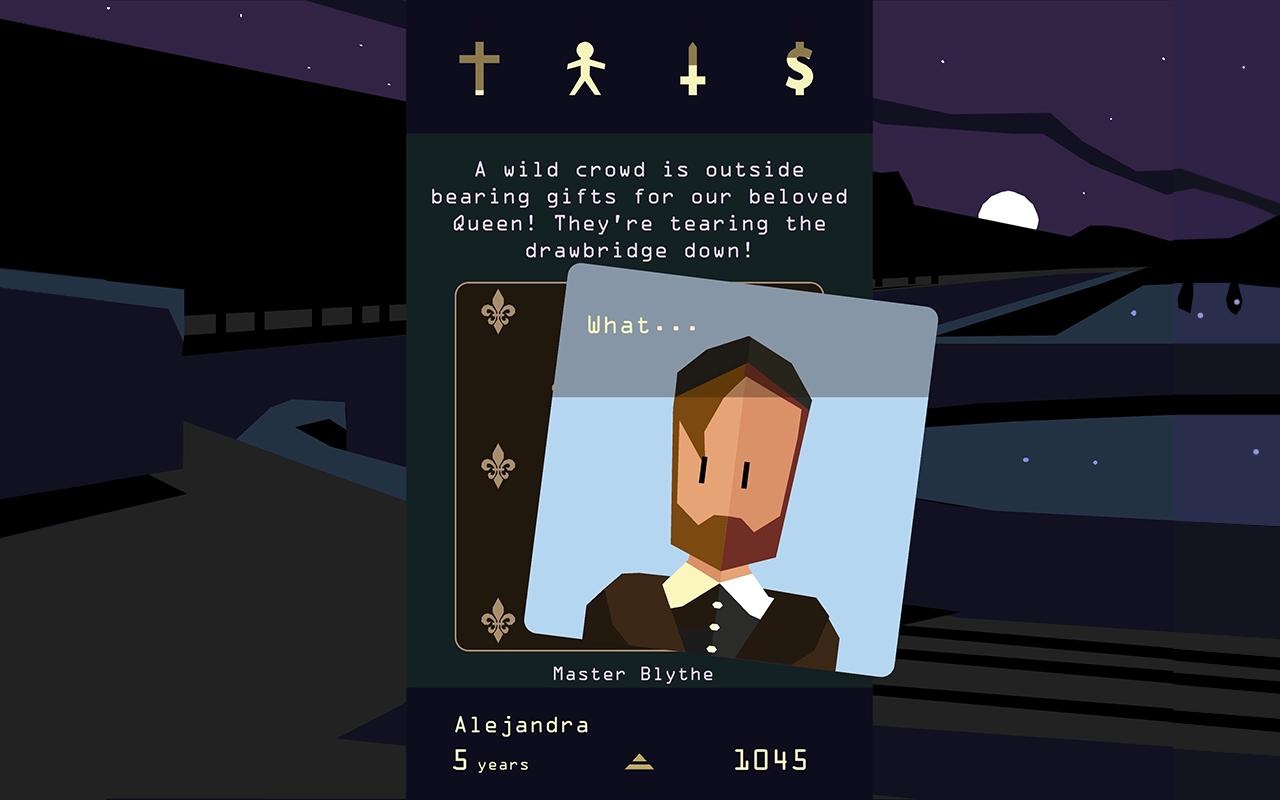The image size is (1280, 800).
Task: Open the pyramid menu icon beside the score
Action: [639, 762]
